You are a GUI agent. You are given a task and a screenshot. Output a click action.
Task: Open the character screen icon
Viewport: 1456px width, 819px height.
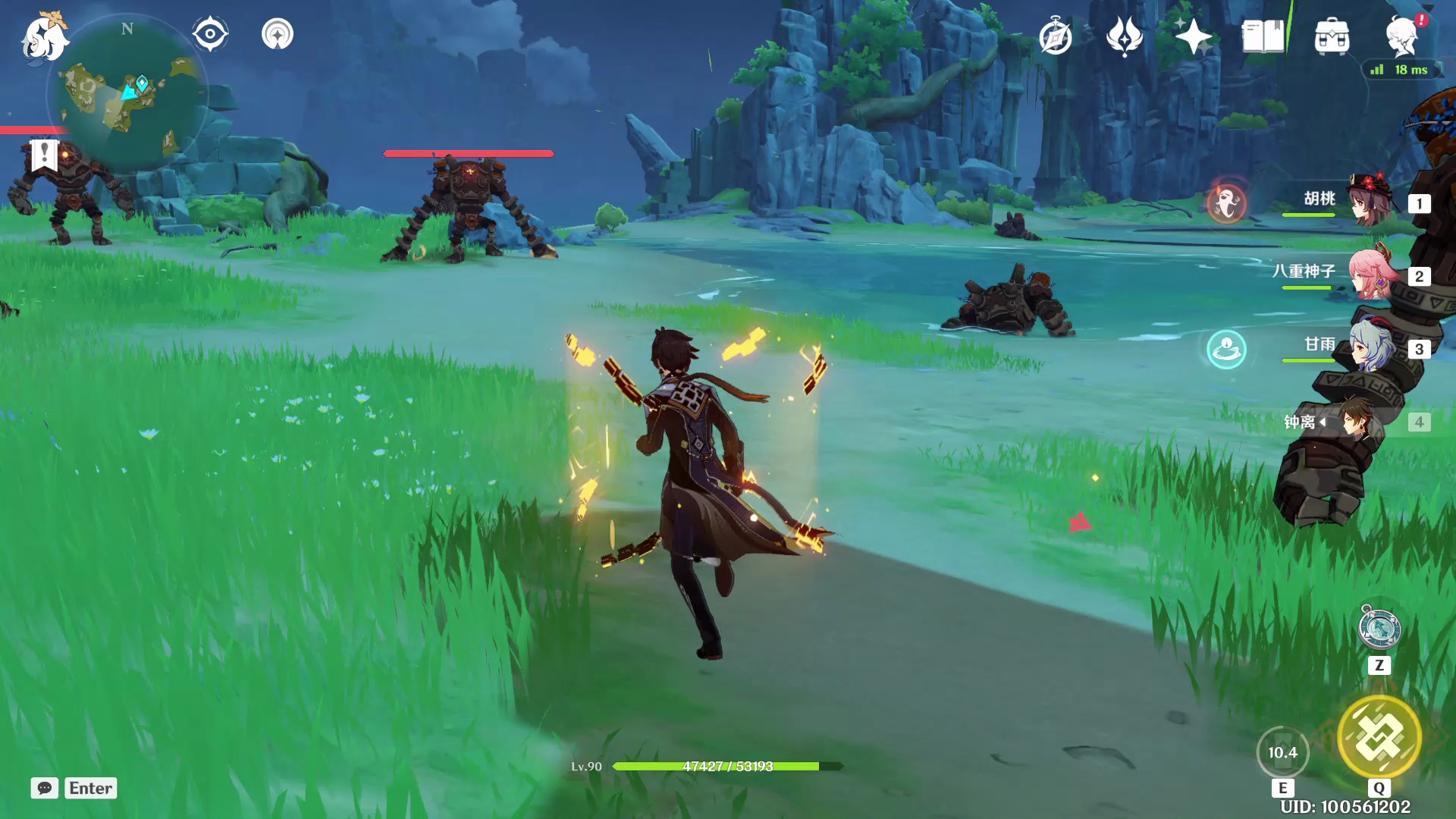[x=1401, y=36]
